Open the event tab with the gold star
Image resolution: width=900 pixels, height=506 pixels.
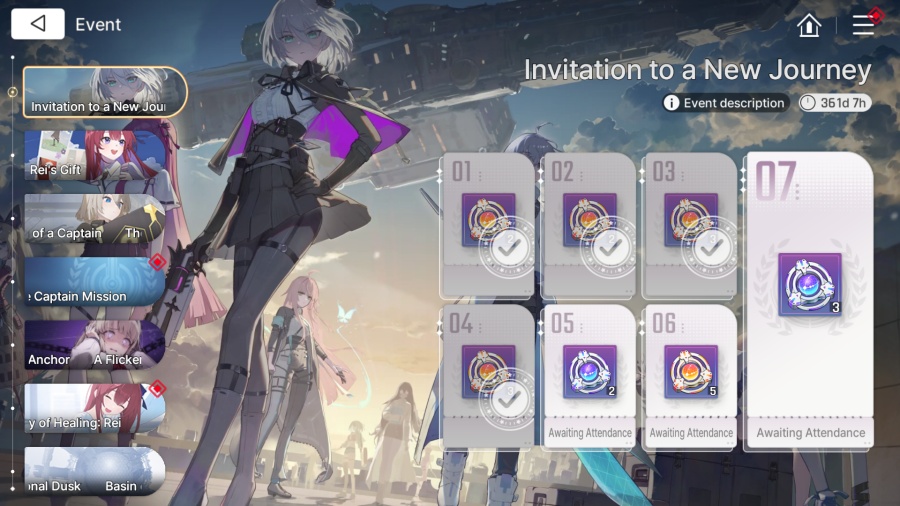[x=95, y=218]
